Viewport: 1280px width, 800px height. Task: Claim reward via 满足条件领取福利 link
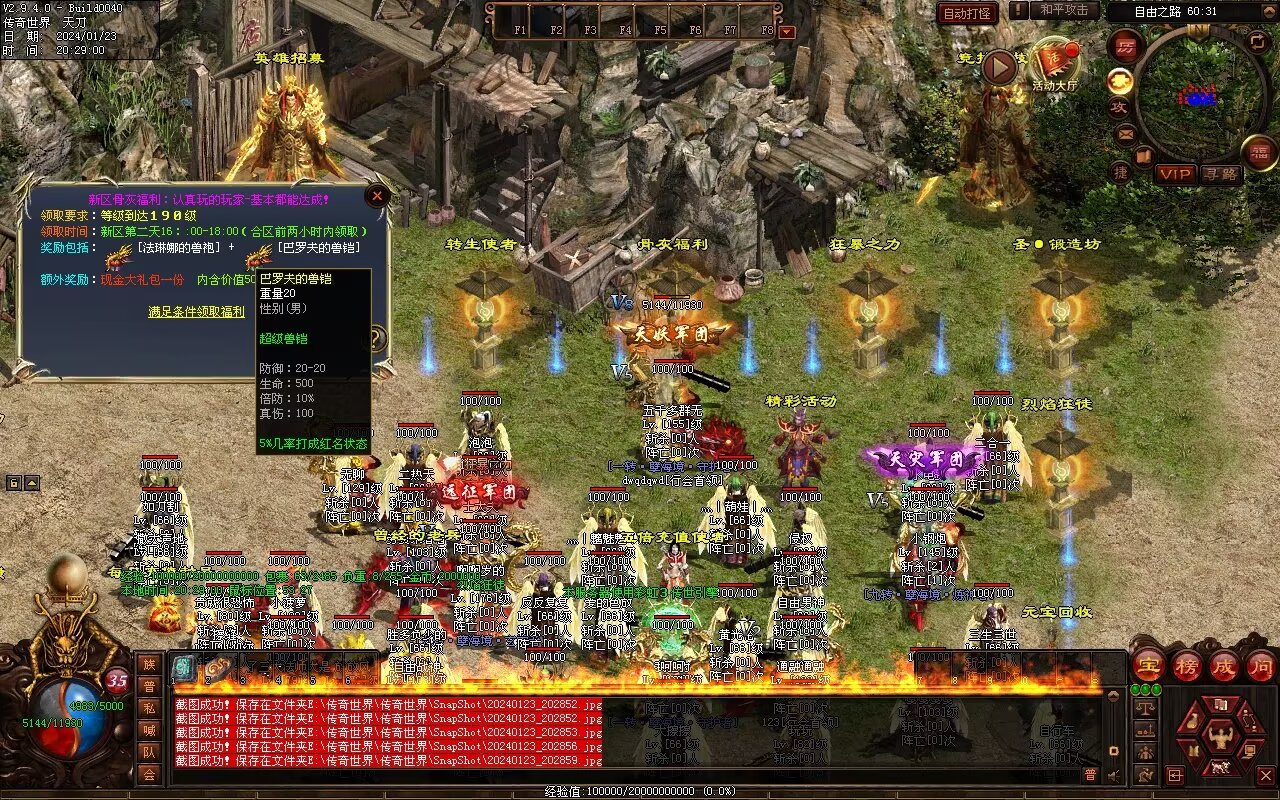click(196, 311)
